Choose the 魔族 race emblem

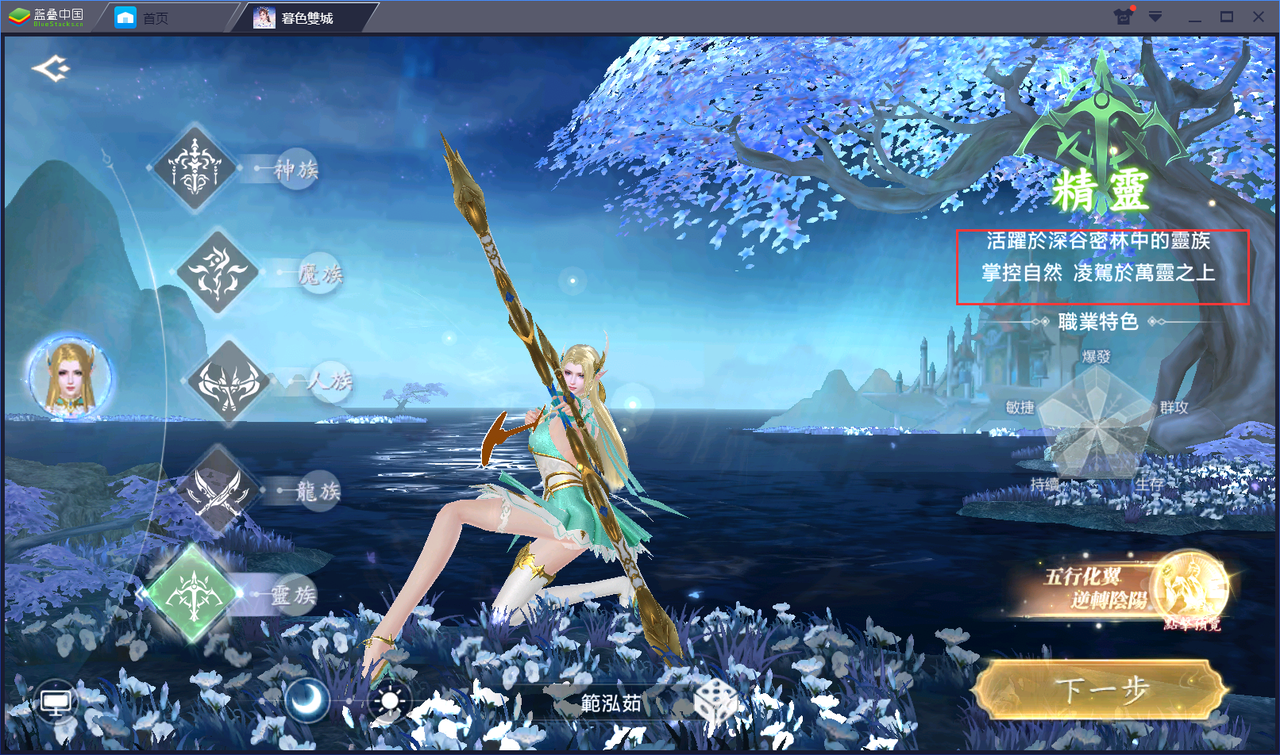(218, 271)
